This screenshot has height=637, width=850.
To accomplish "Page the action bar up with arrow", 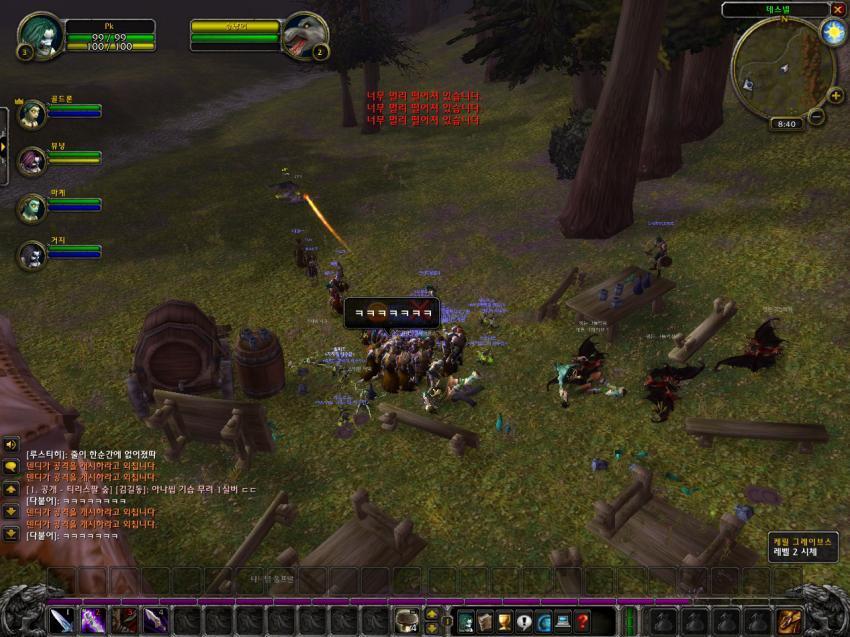I will pyautogui.click(x=432, y=613).
